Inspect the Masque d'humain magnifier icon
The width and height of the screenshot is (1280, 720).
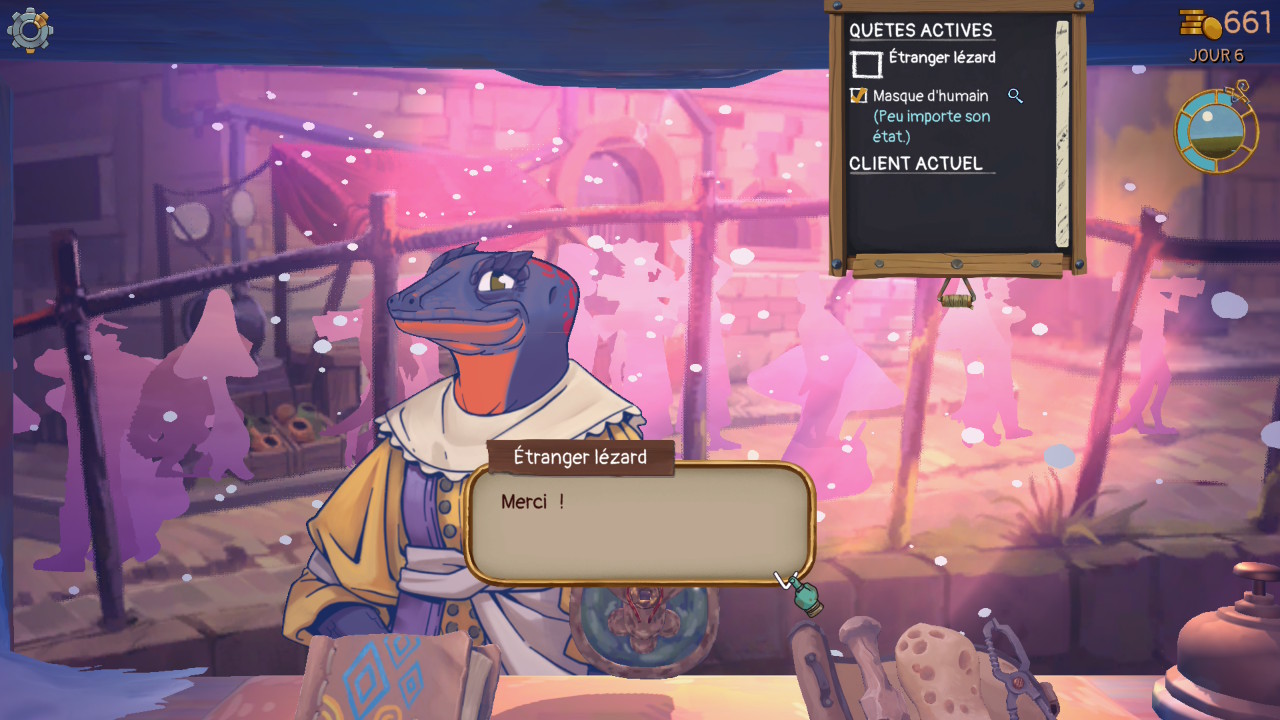click(1015, 96)
